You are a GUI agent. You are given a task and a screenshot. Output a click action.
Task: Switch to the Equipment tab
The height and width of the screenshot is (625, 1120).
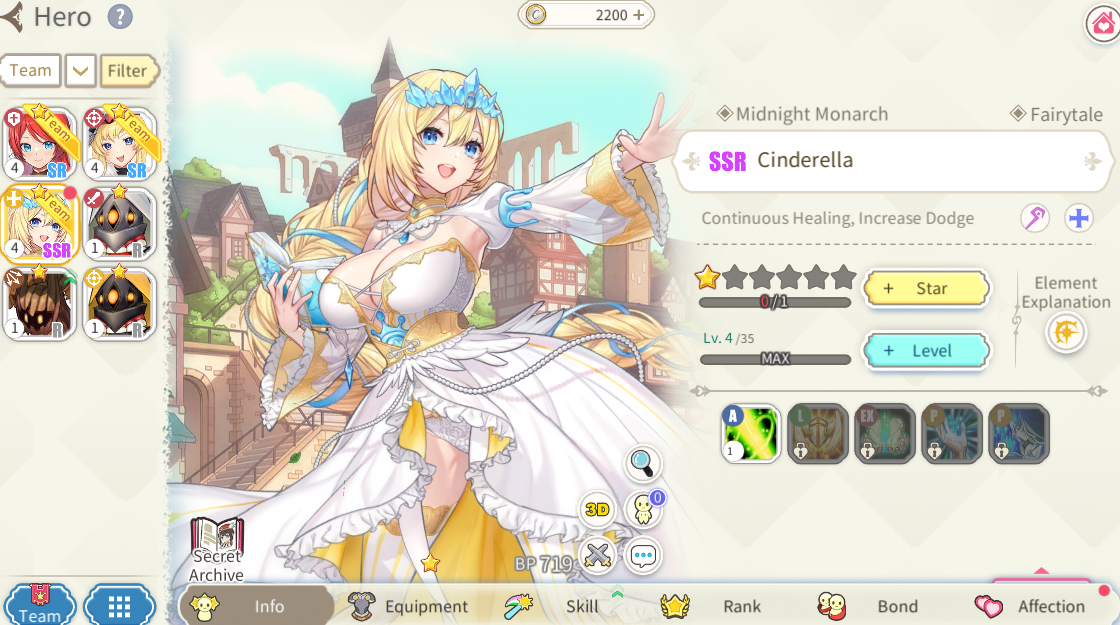tap(410, 606)
